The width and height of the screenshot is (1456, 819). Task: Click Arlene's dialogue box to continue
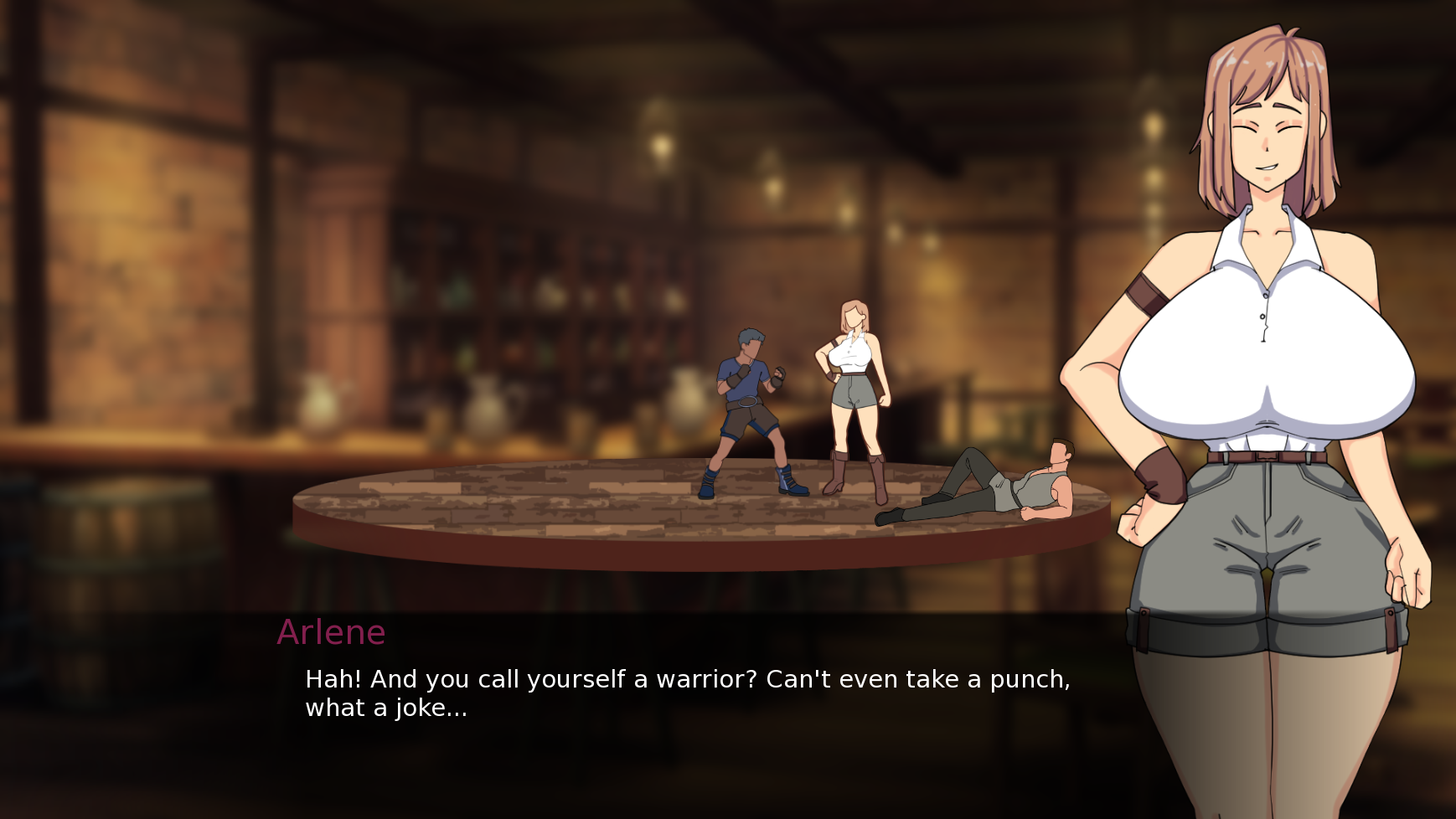tap(687, 693)
